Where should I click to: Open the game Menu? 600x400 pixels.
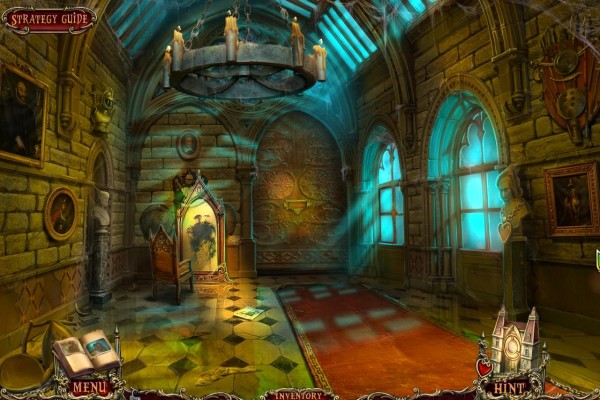point(90,387)
